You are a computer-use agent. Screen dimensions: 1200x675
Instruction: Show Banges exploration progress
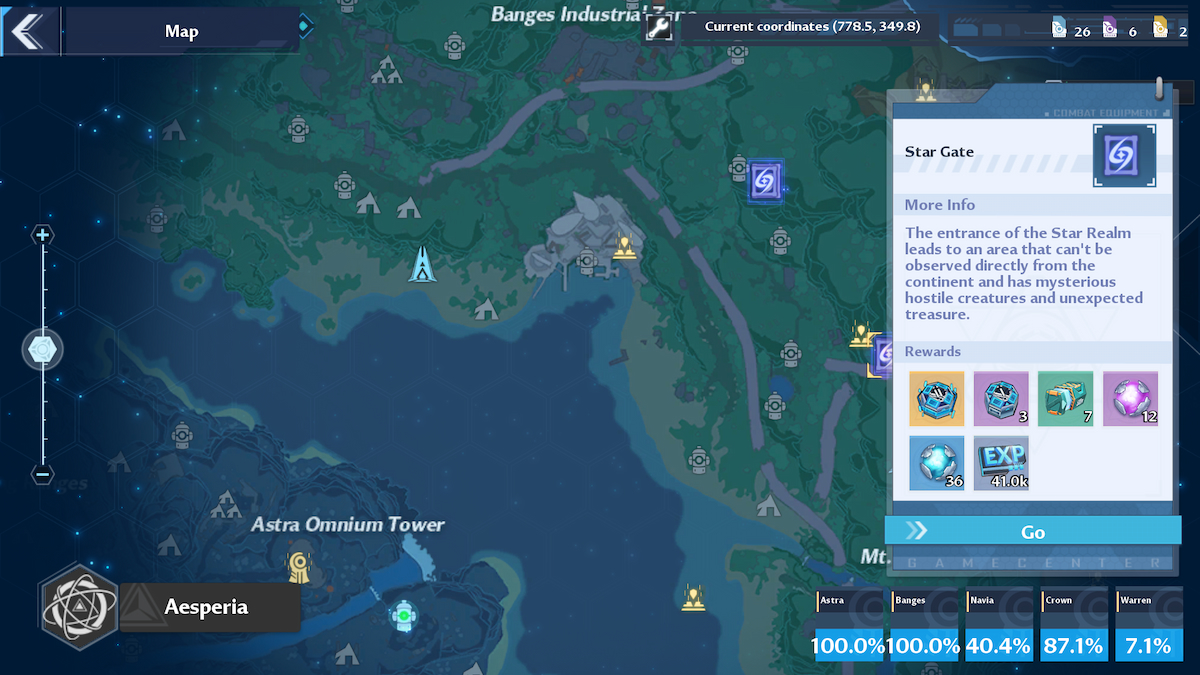click(x=924, y=625)
